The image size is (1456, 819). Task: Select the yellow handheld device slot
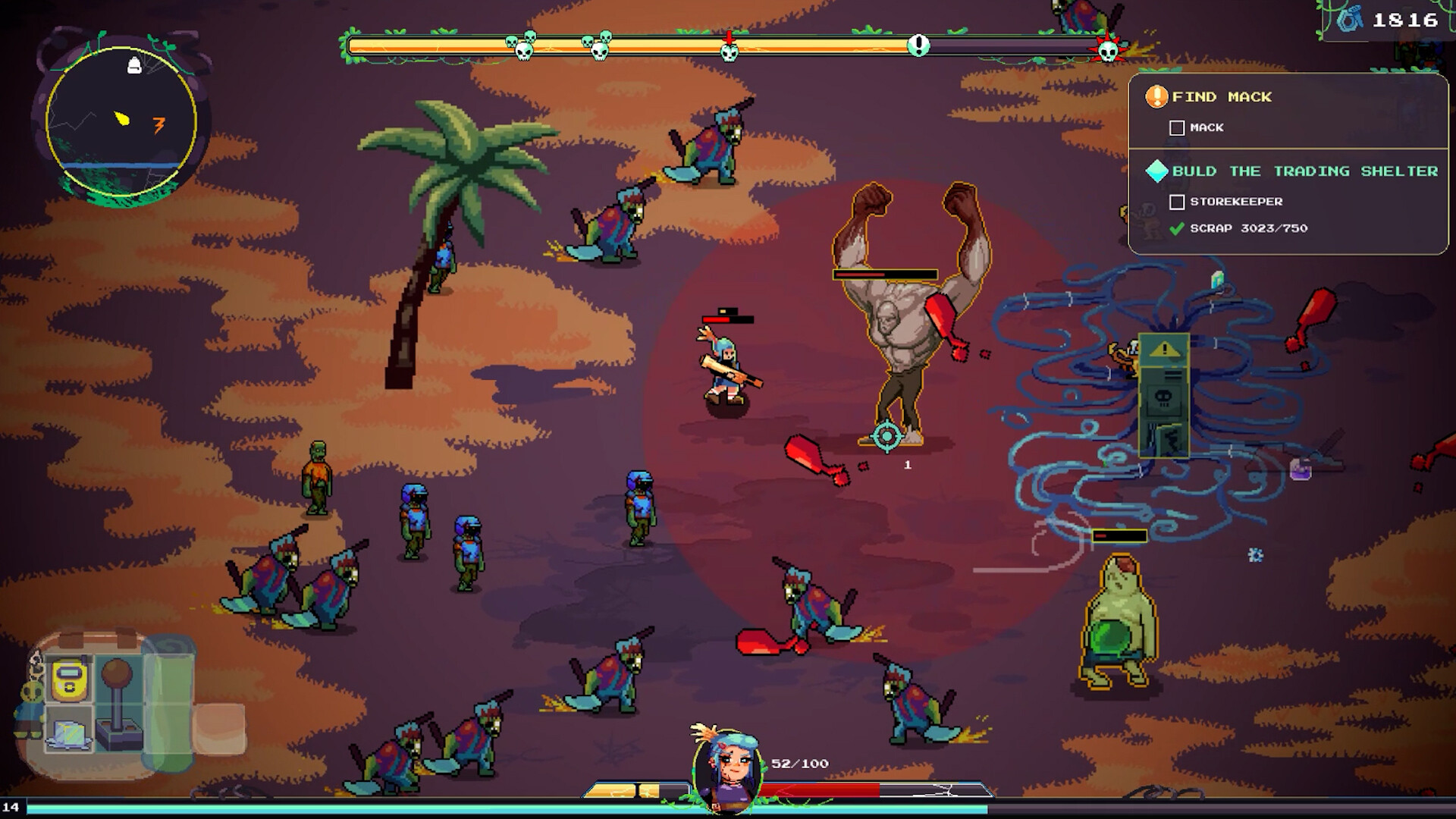pyautogui.click(x=70, y=678)
